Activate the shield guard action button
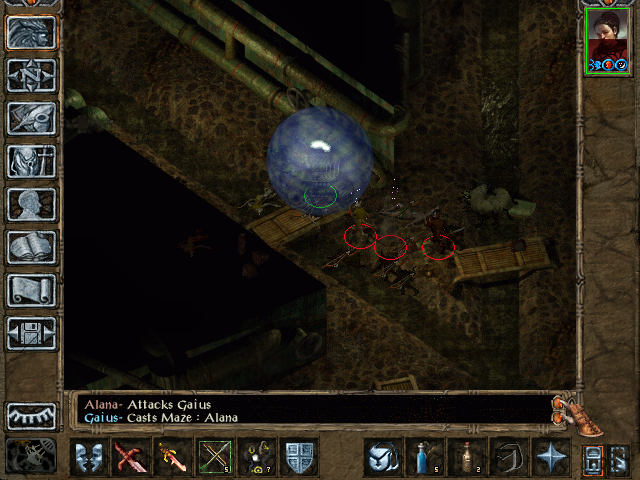 (x=300, y=457)
